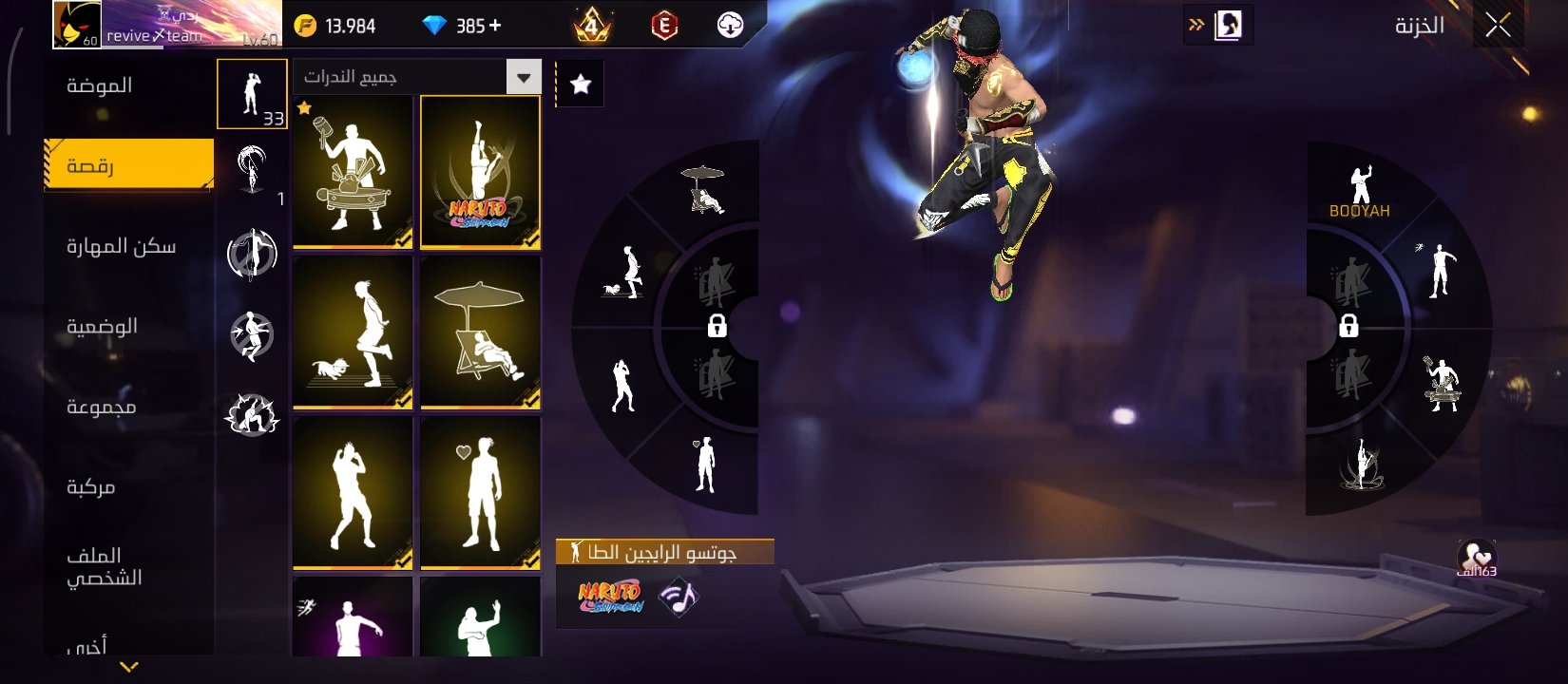
Task: Open the مجموعة (Collection) category
Action: click(x=101, y=408)
